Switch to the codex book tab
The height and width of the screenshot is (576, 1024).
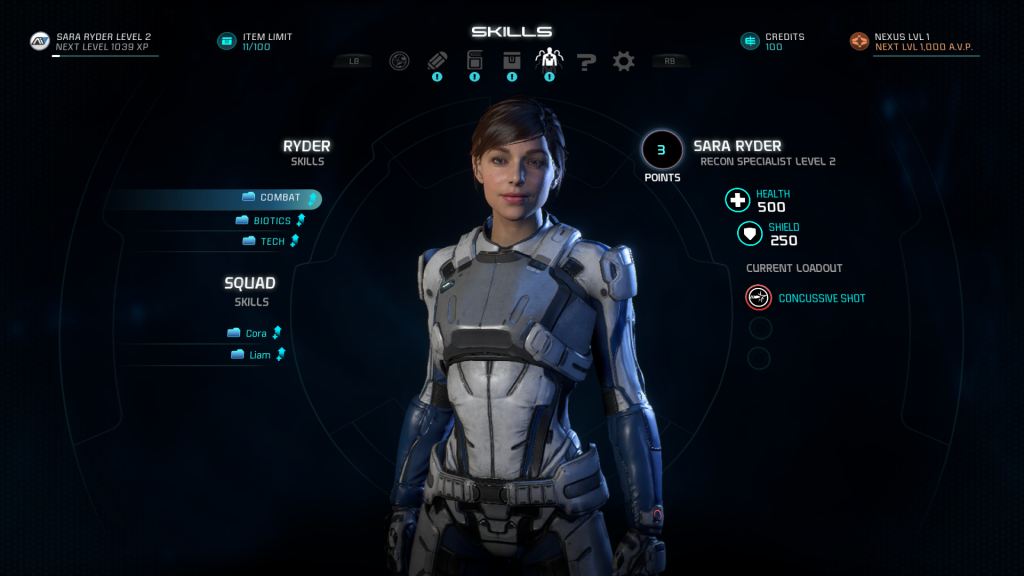(474, 61)
